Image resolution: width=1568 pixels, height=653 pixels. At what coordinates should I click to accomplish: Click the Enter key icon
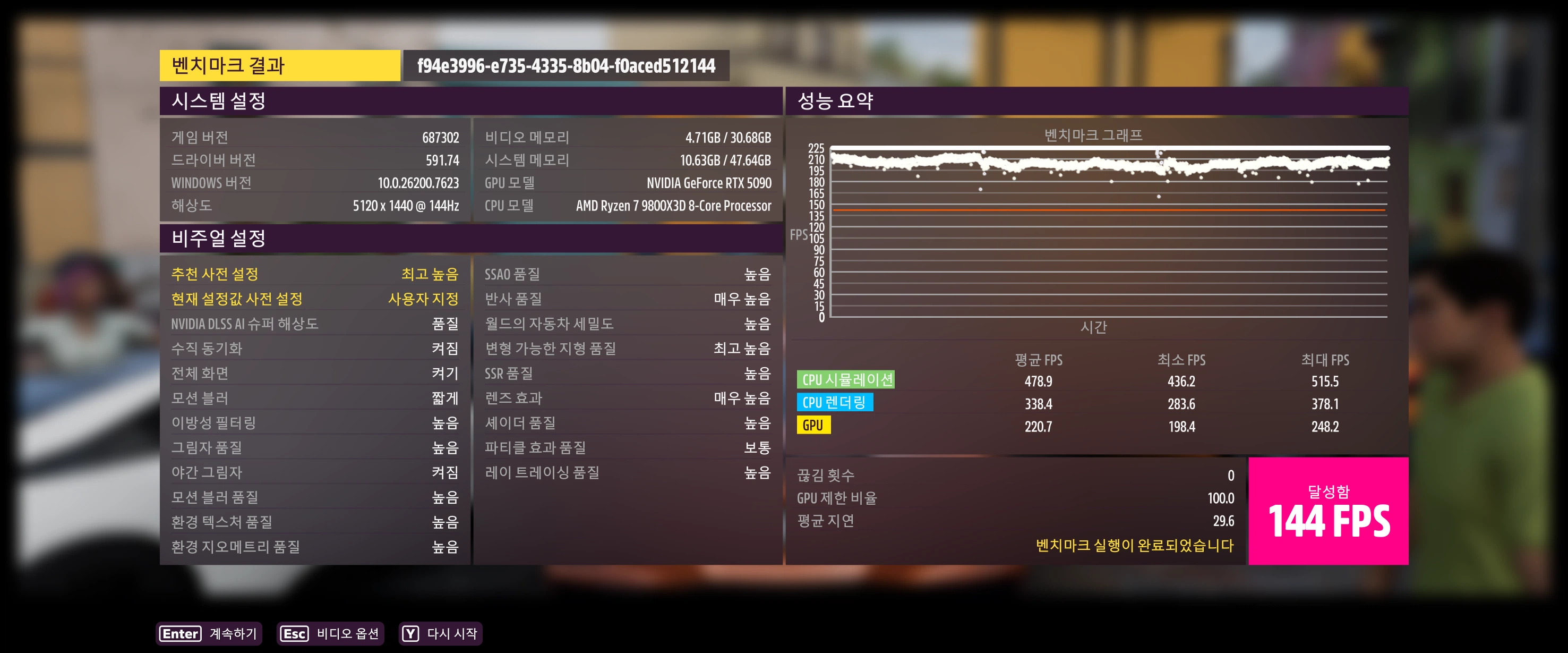tap(180, 634)
